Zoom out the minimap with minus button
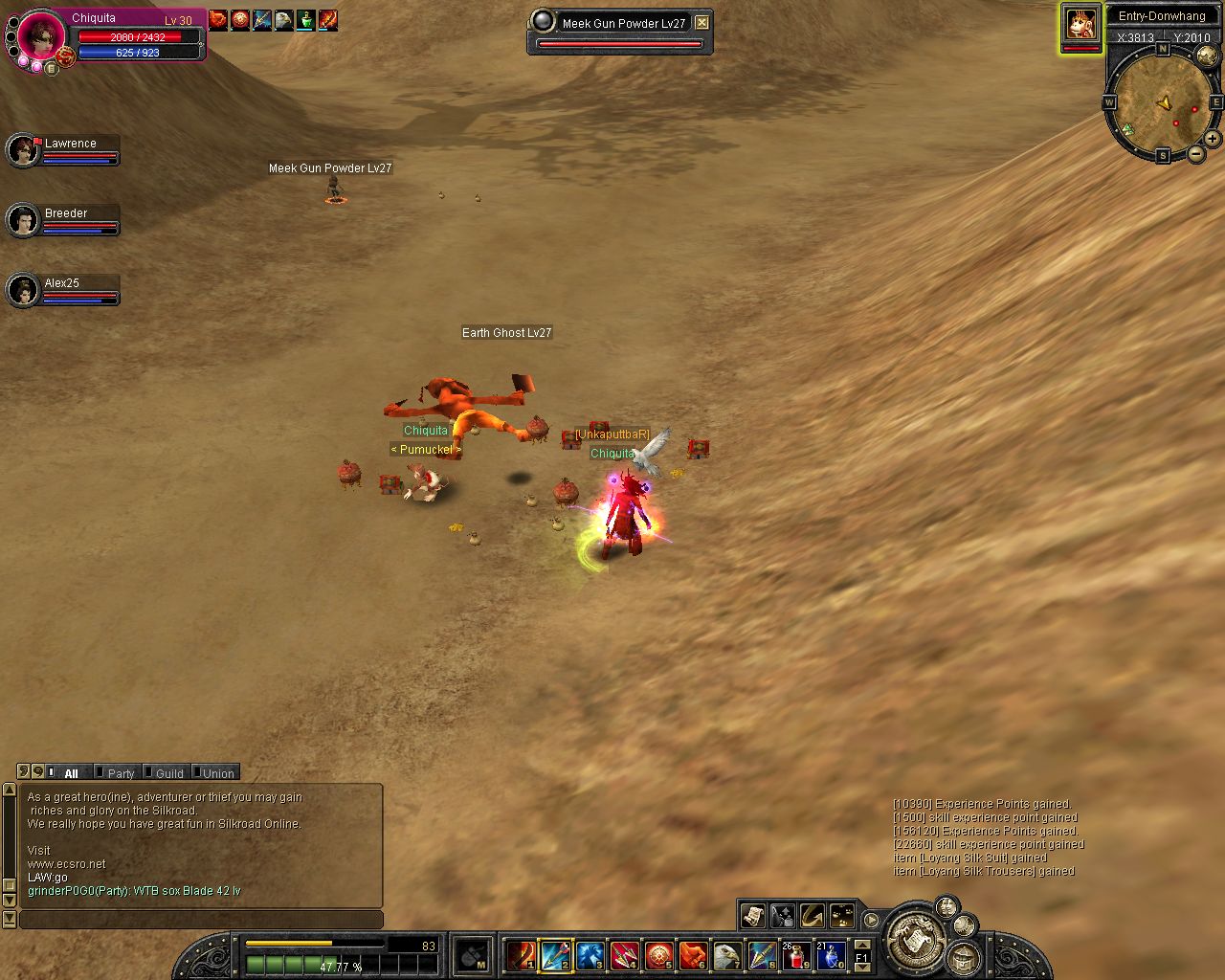1225x980 pixels. 1195,154
